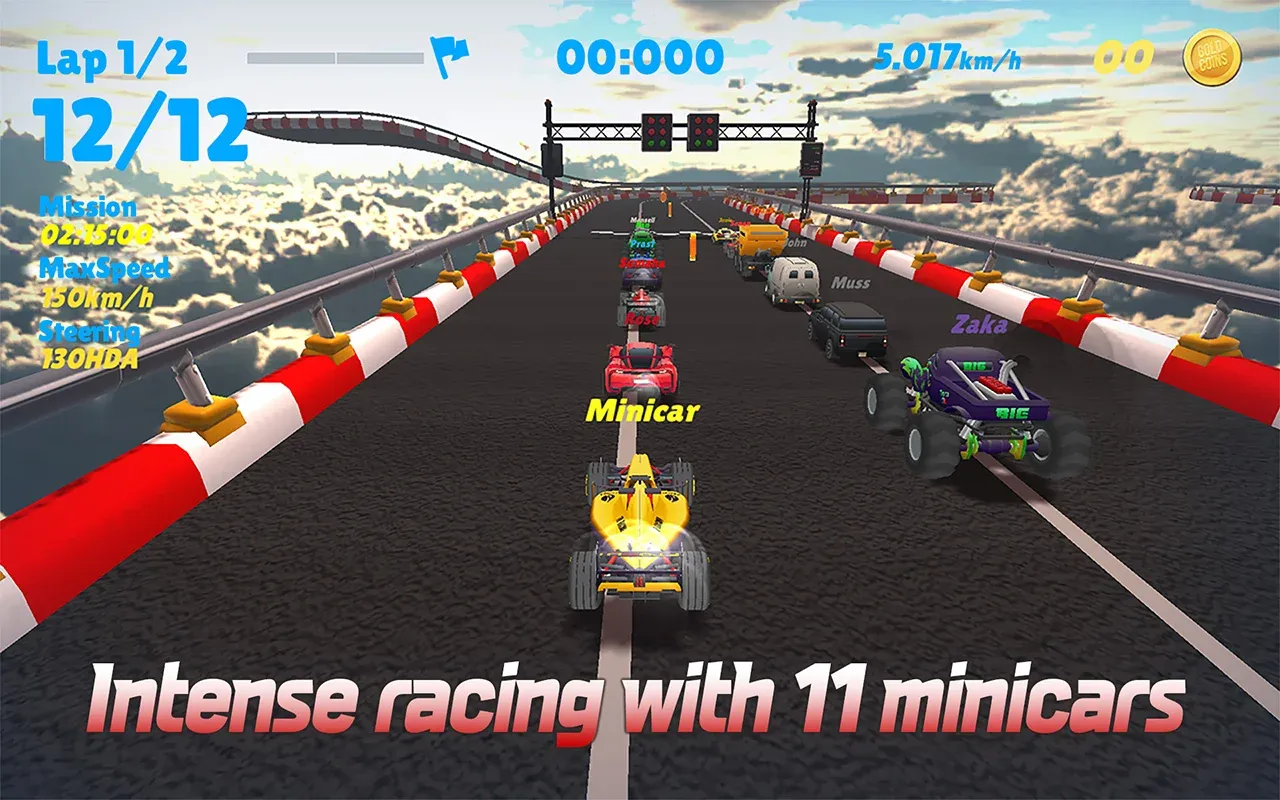The width and height of the screenshot is (1280, 800).
Task: Click the Gold Coins icon
Action: tap(1212, 57)
